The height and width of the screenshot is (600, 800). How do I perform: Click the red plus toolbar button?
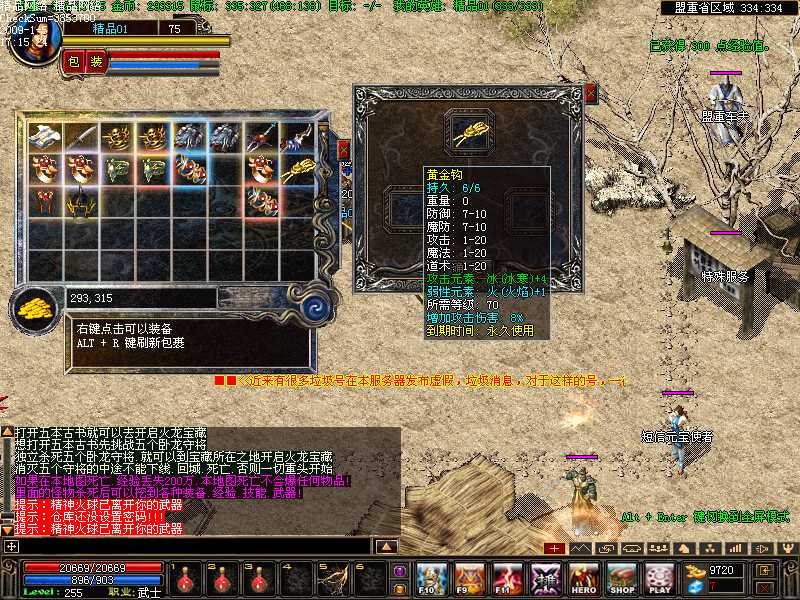pos(554,548)
